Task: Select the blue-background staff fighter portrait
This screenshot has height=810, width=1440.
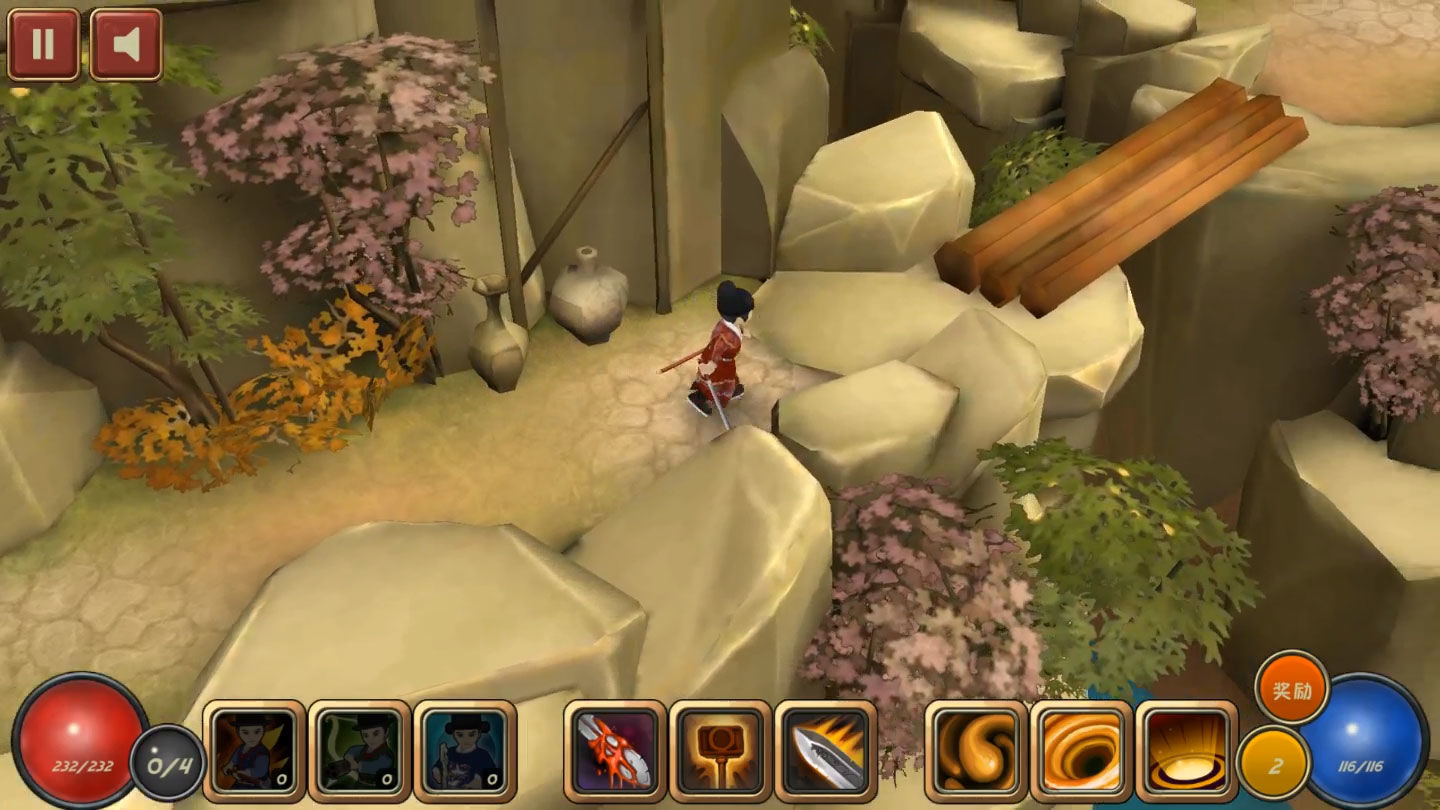Action: click(465, 751)
